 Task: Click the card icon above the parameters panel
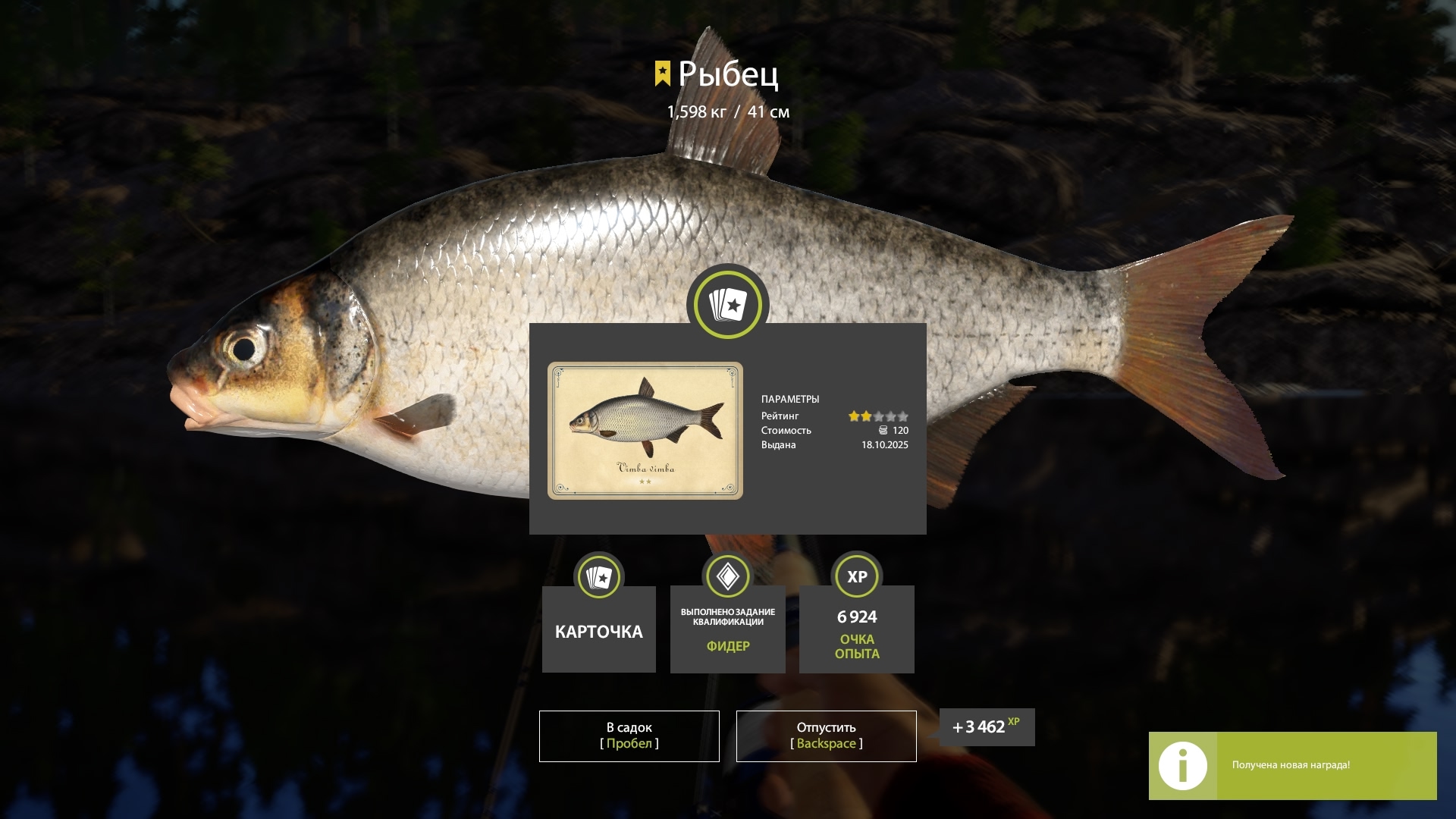click(x=728, y=305)
